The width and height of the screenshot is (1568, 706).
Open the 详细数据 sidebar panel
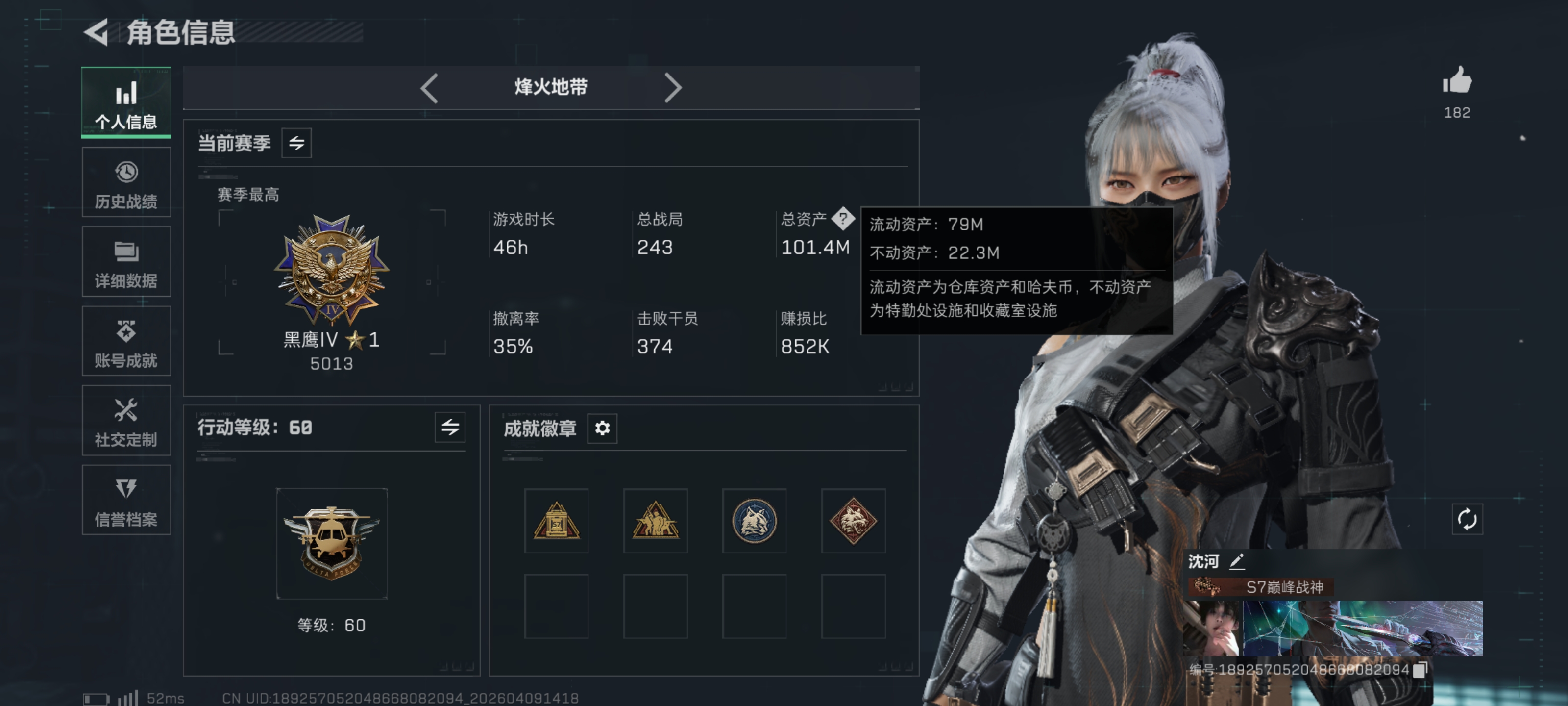point(126,261)
